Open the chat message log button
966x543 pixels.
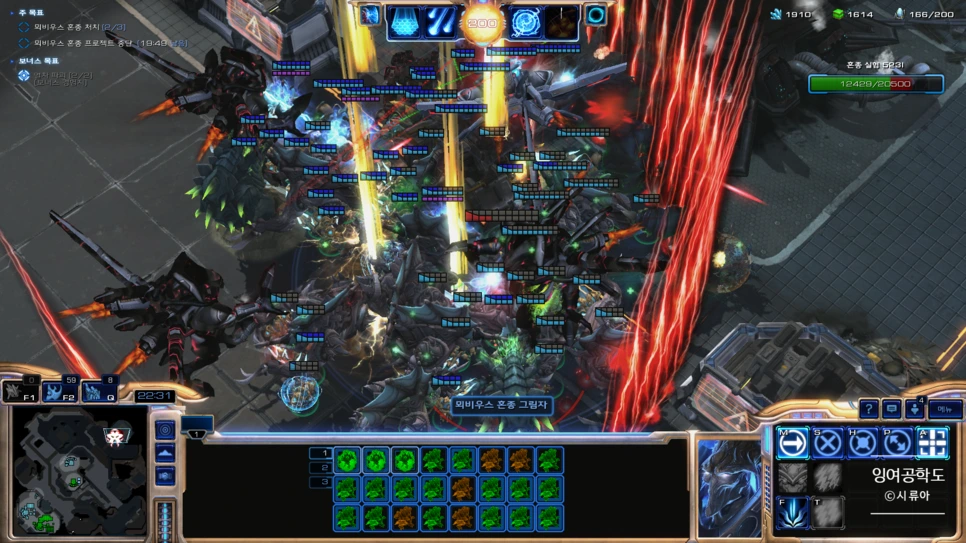pyautogui.click(x=892, y=409)
